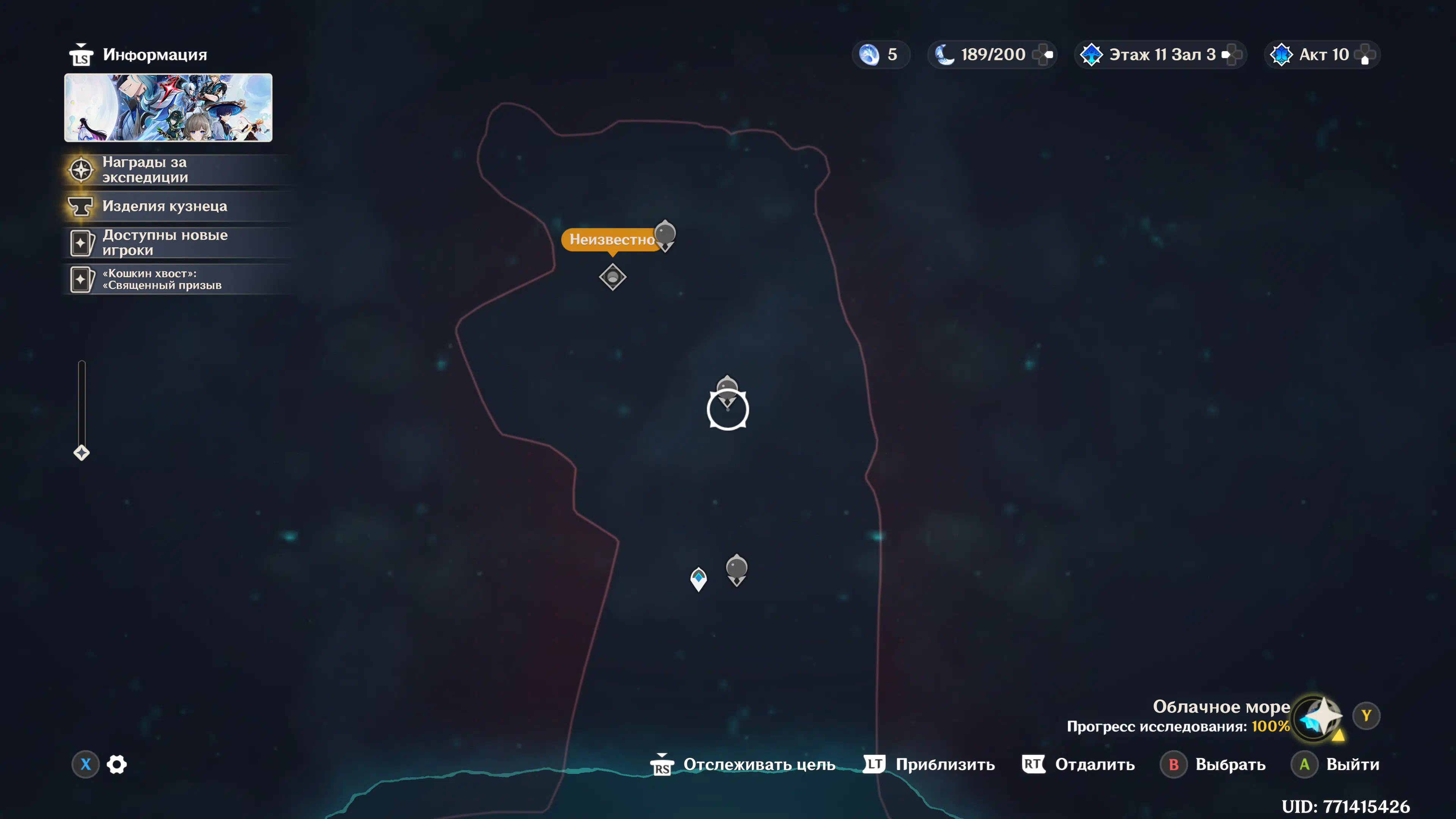
Task: Exit the map screen
Action: pos(1335,764)
